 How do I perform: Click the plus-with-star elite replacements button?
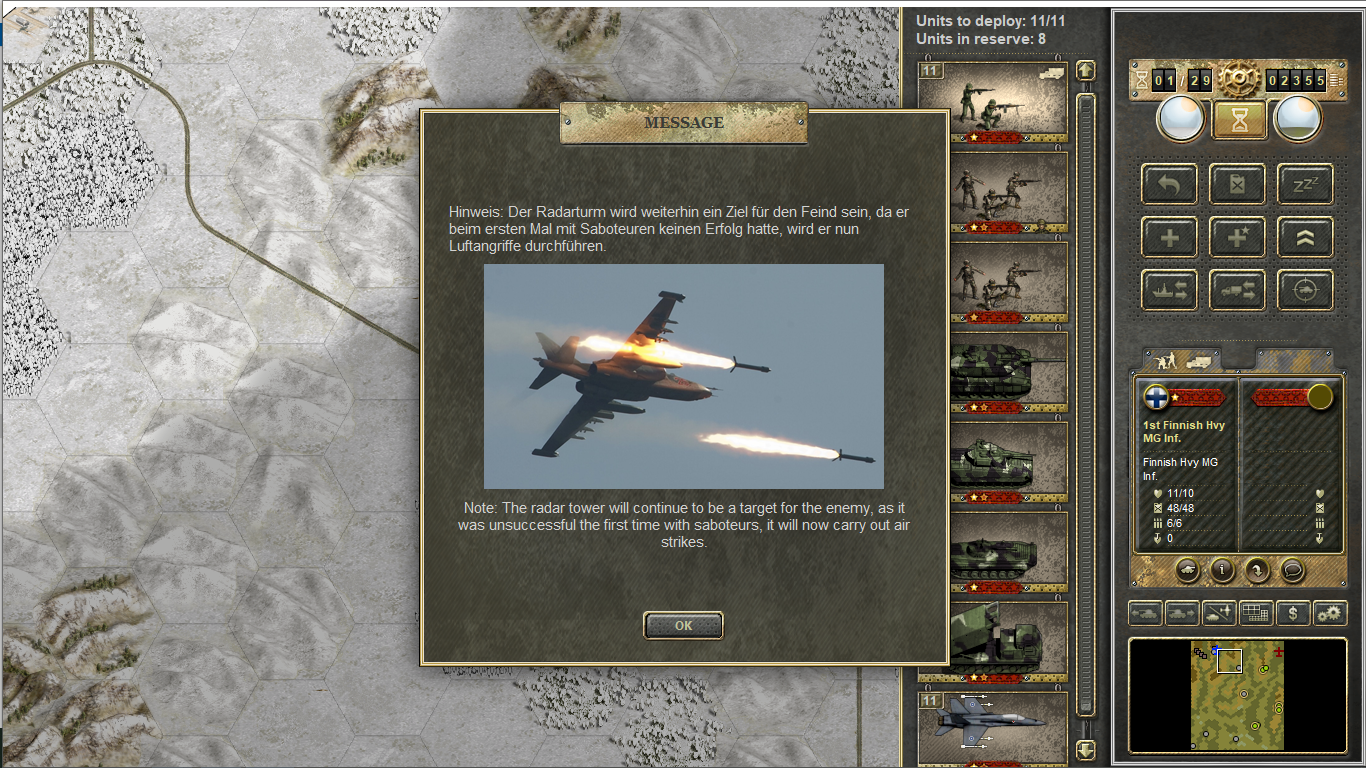click(x=1237, y=237)
